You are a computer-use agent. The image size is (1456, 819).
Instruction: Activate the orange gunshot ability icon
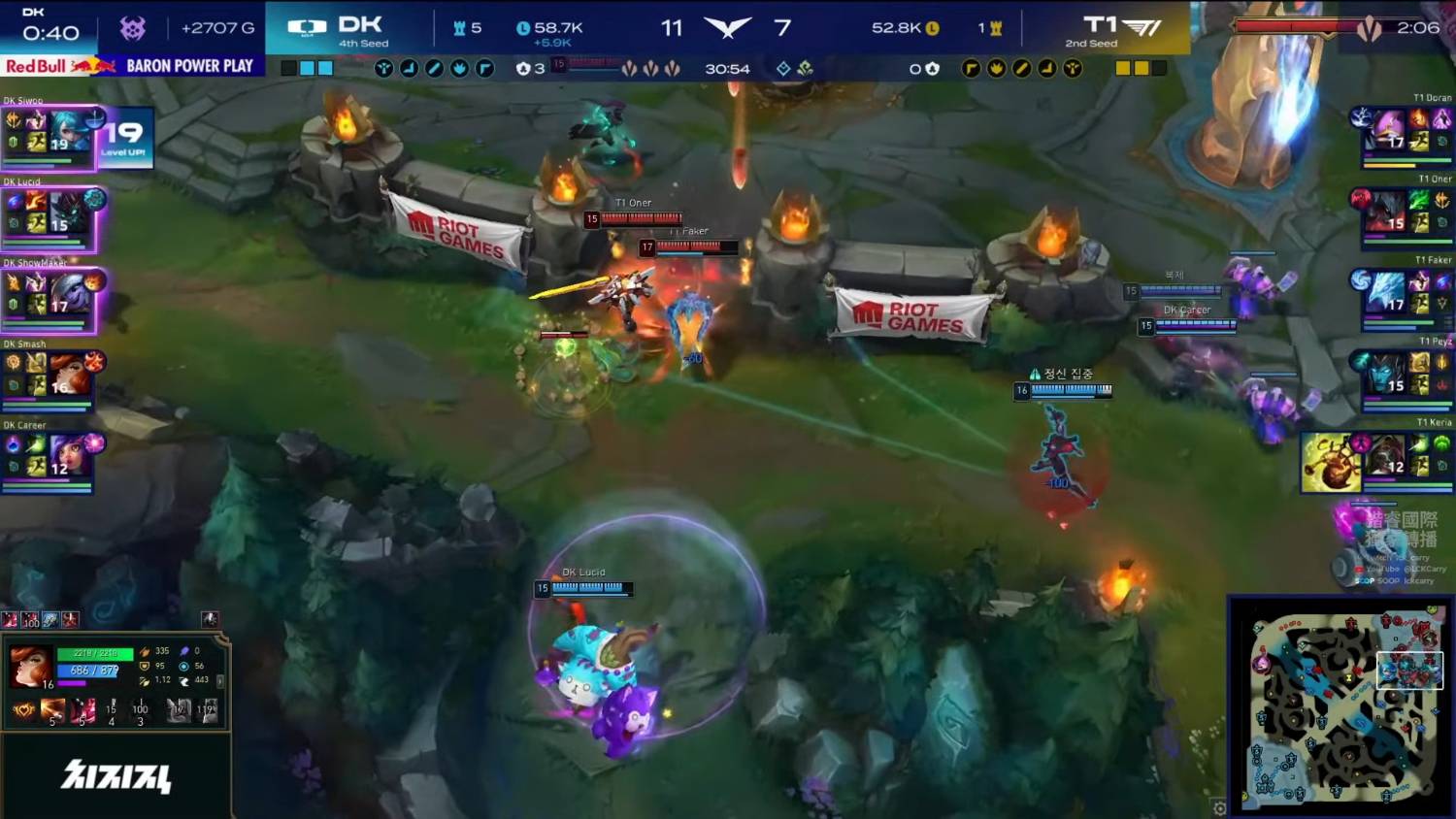coord(53,711)
